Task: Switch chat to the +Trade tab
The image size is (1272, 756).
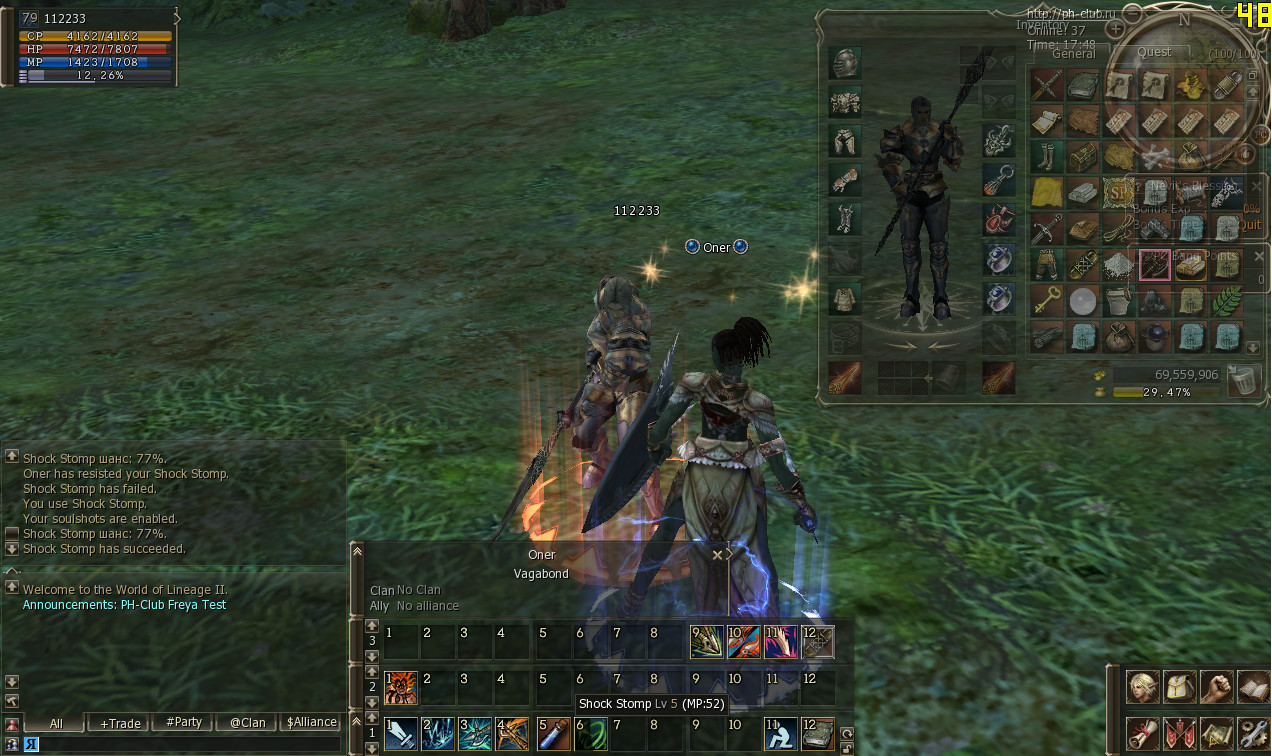Action: 120,723
